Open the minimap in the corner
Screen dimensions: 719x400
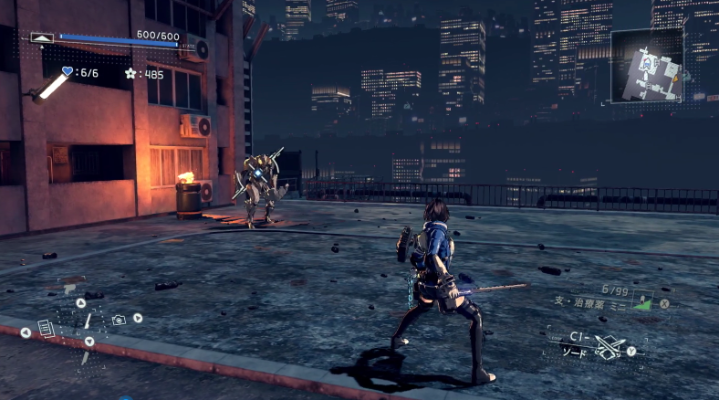646,66
